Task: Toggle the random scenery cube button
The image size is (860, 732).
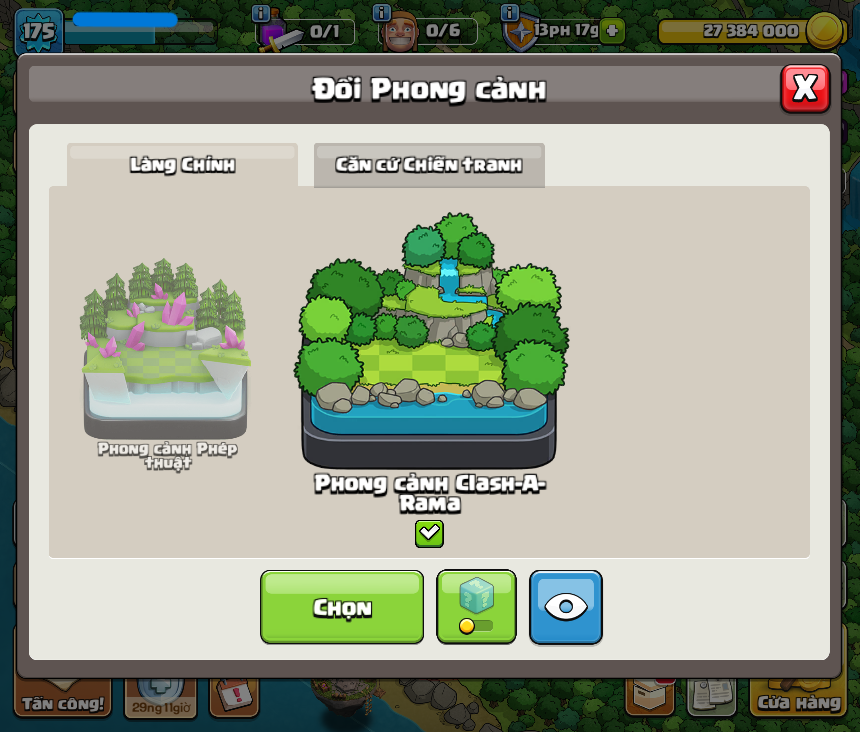Action: click(x=476, y=607)
